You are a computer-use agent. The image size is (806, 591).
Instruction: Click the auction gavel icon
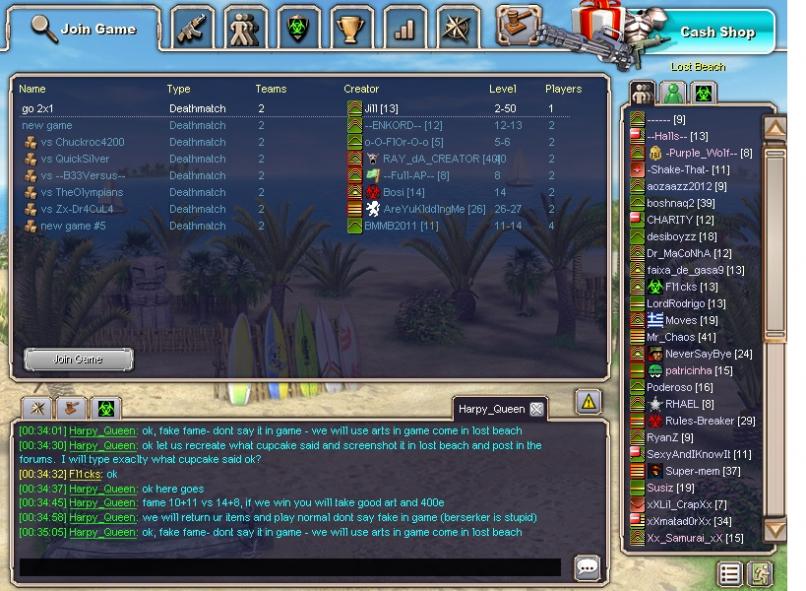[517, 24]
